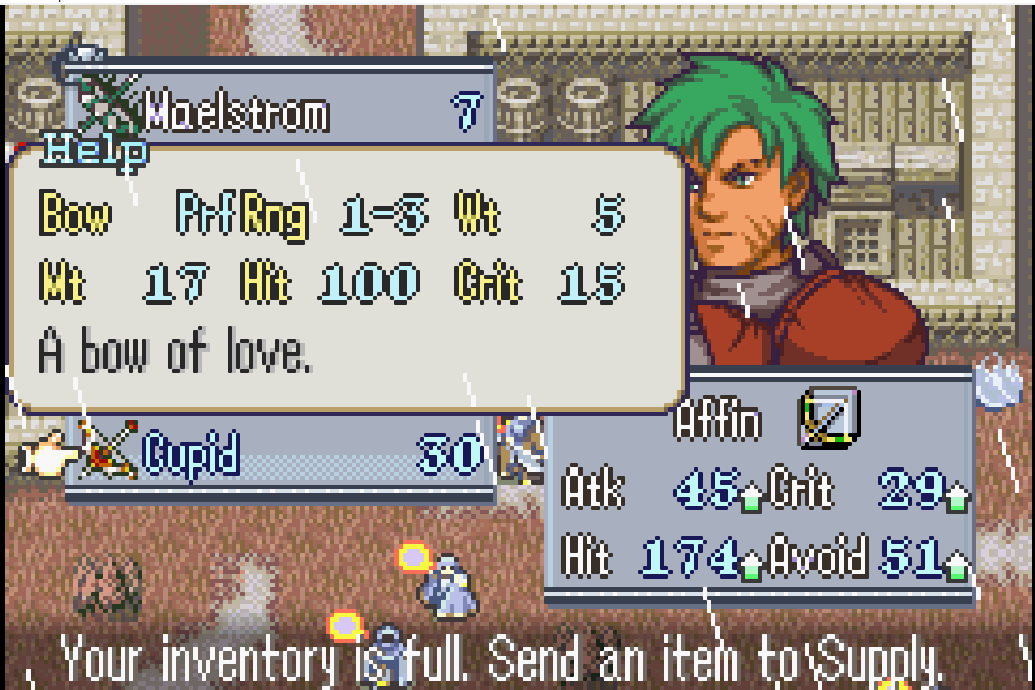
Task: Select the Maelstrom weapon entry
Action: [237, 112]
